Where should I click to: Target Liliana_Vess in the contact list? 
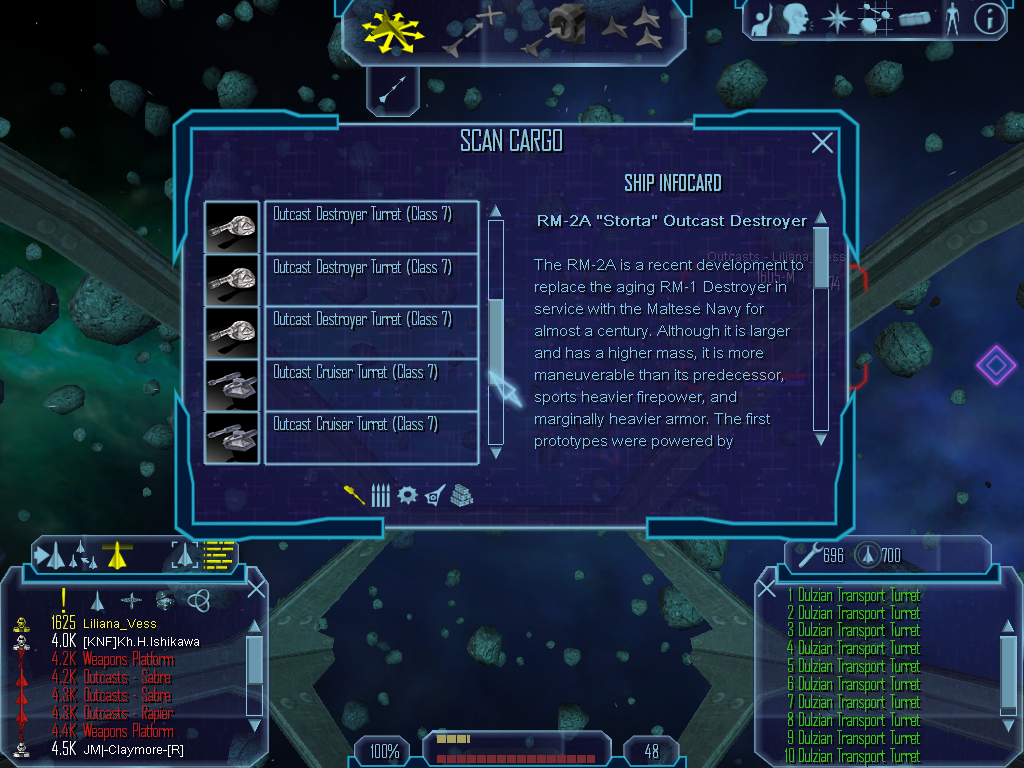(x=113, y=624)
